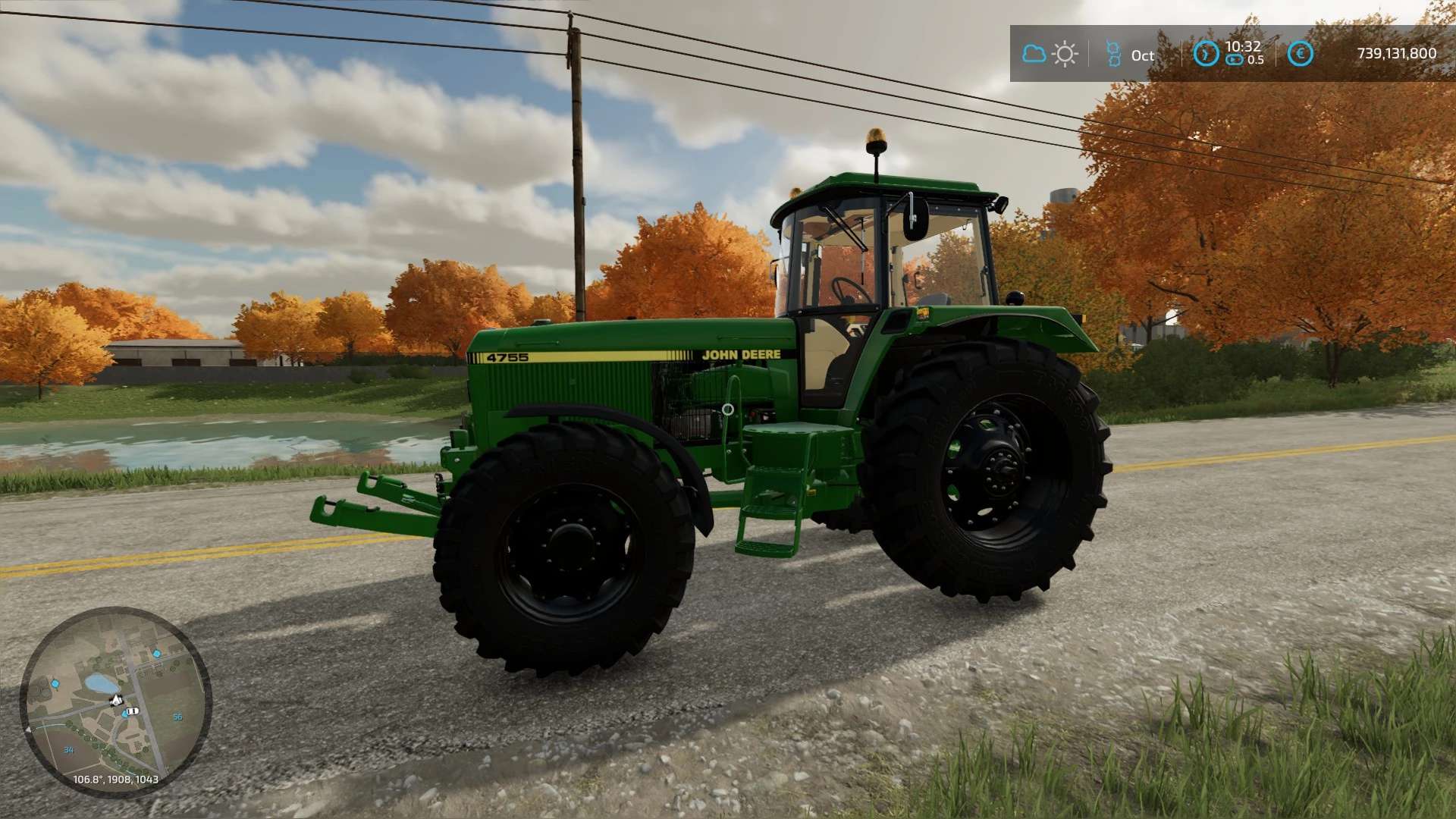Screen dimensions: 1456x819
Task: Open the euro money balance icon
Action: coord(1301,54)
